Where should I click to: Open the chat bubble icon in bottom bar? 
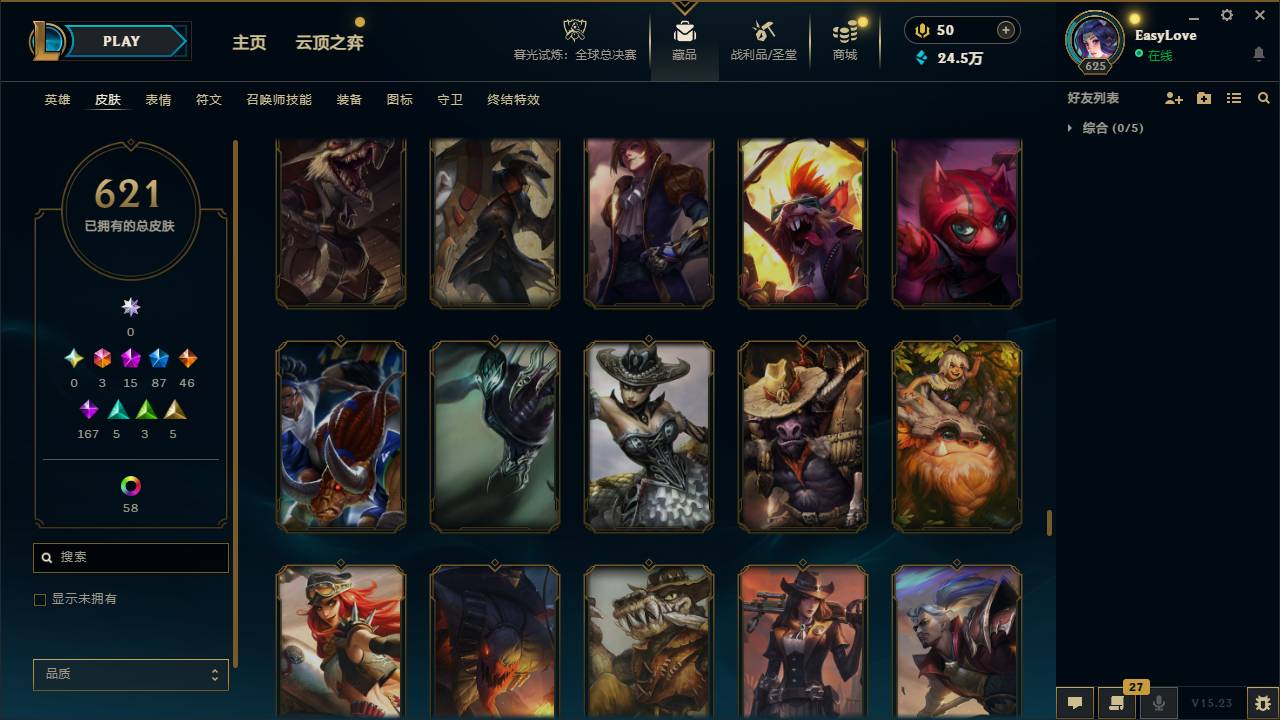point(1075,703)
